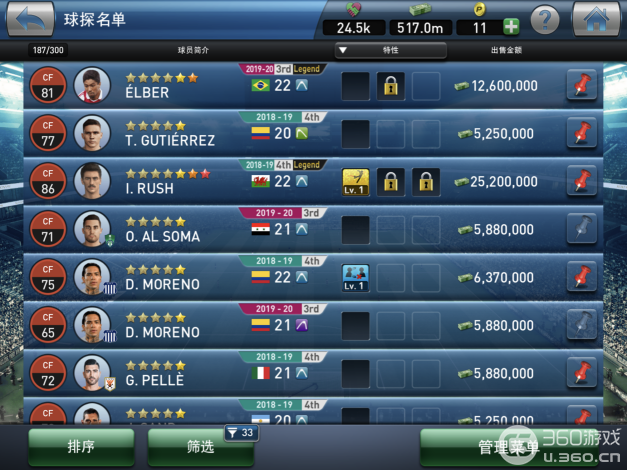Open the 筛选 filter button
627x470 pixels.
[200, 447]
